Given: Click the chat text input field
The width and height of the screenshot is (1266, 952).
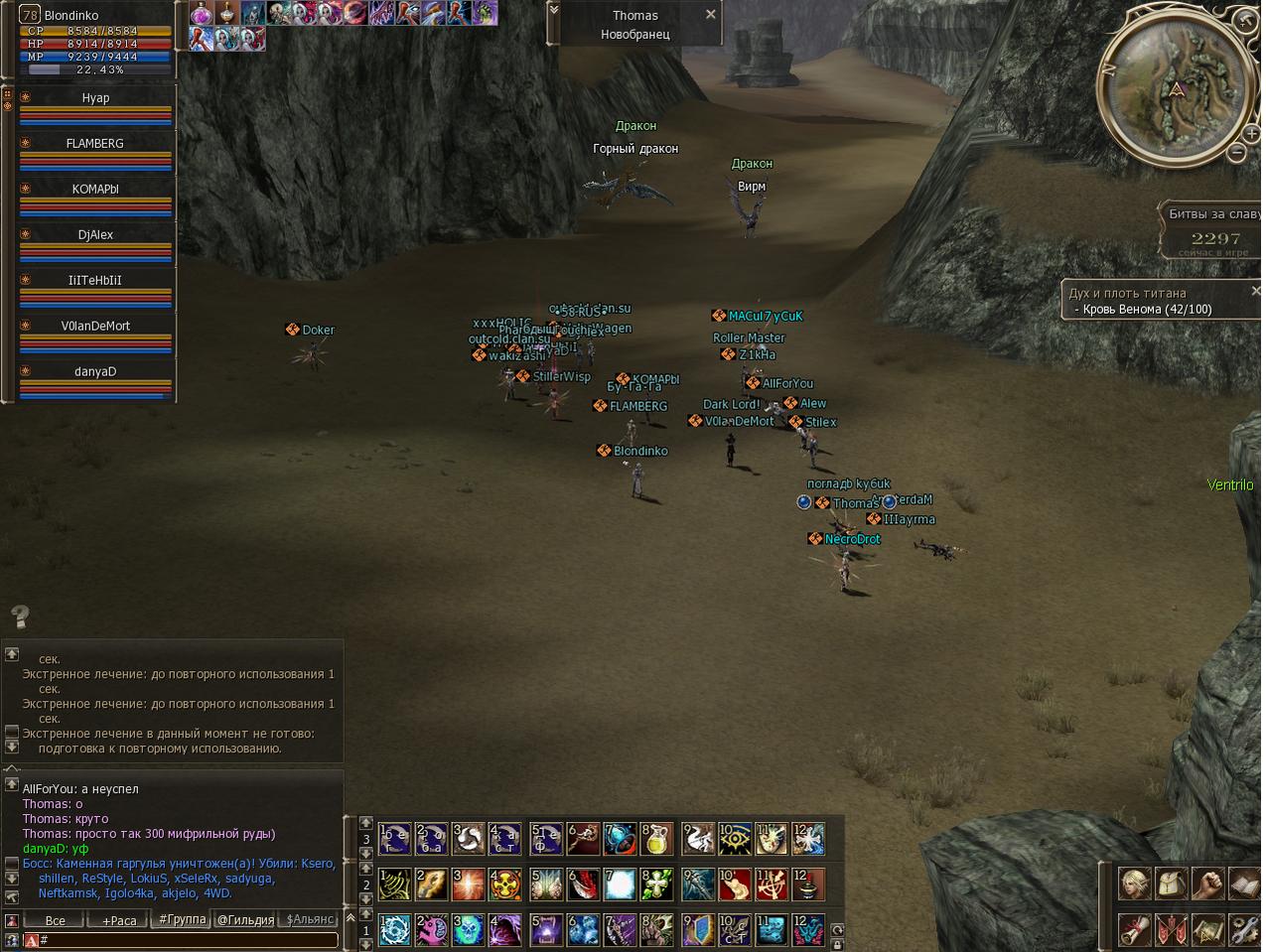Looking at the screenshot, I should [189, 940].
